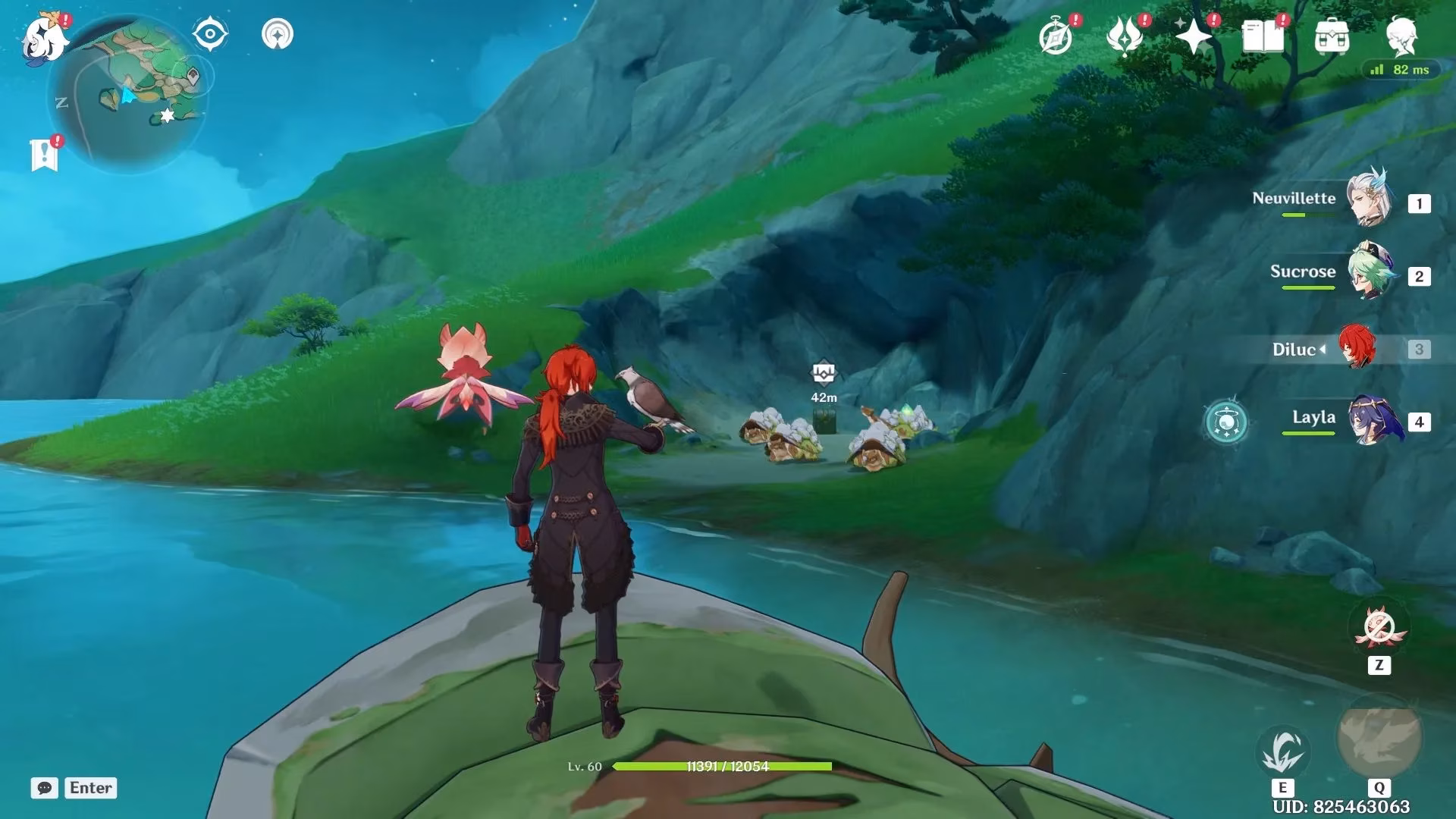1456x819 pixels.
Task: Open the compass events icon
Action: tap(1056, 36)
